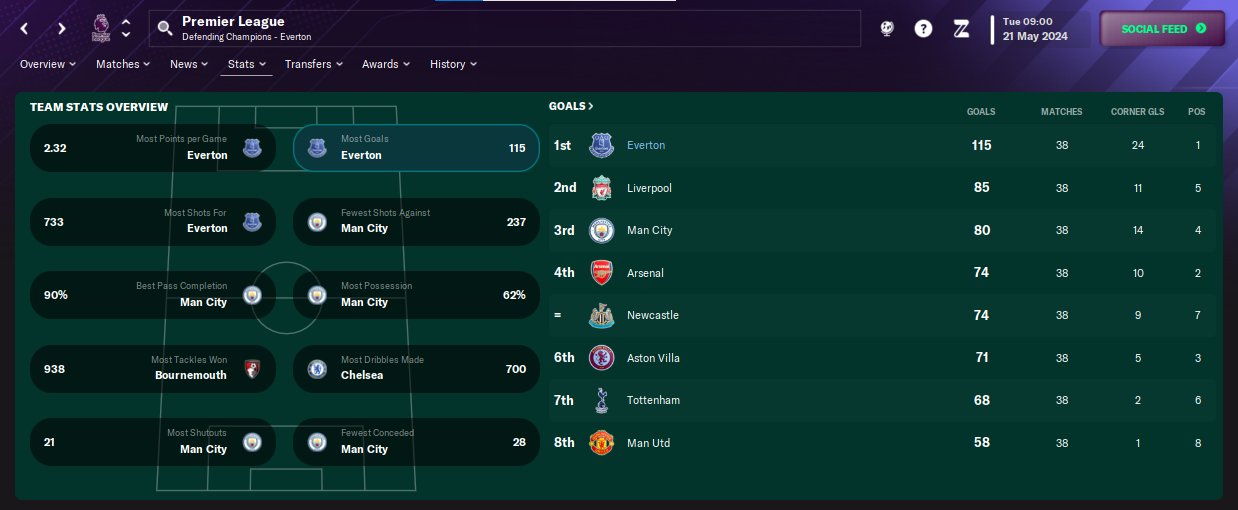Open the History dropdown menu
Screen dimensions: 1238x510
click(x=453, y=64)
